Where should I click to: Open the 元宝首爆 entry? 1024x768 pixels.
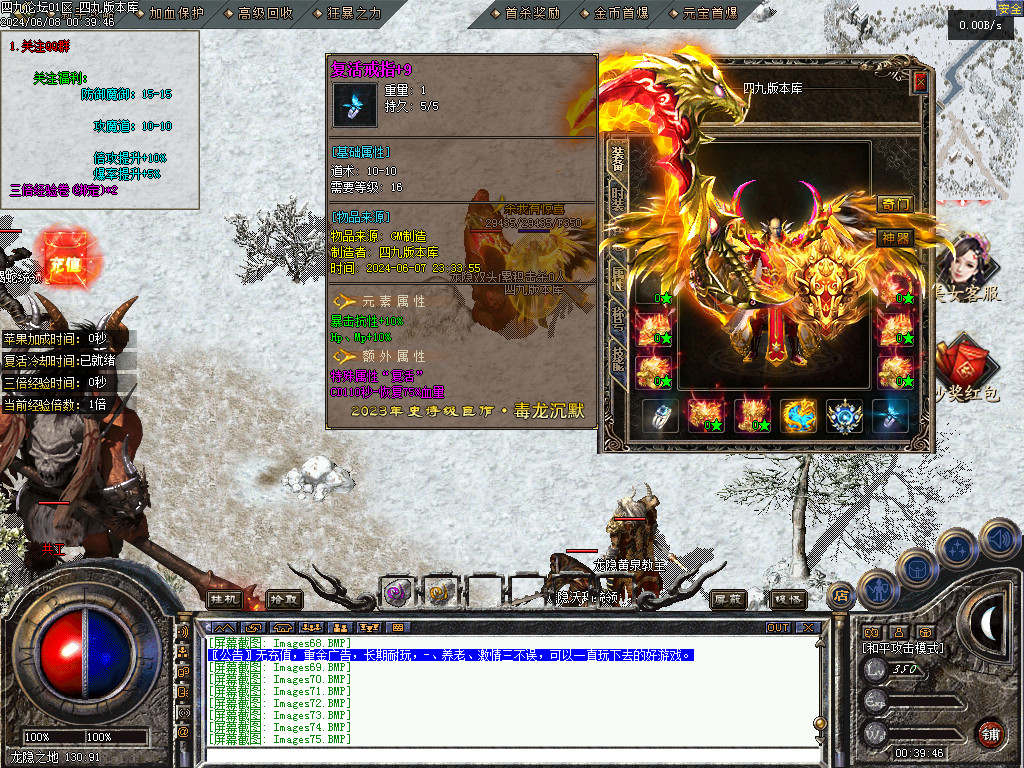click(709, 13)
